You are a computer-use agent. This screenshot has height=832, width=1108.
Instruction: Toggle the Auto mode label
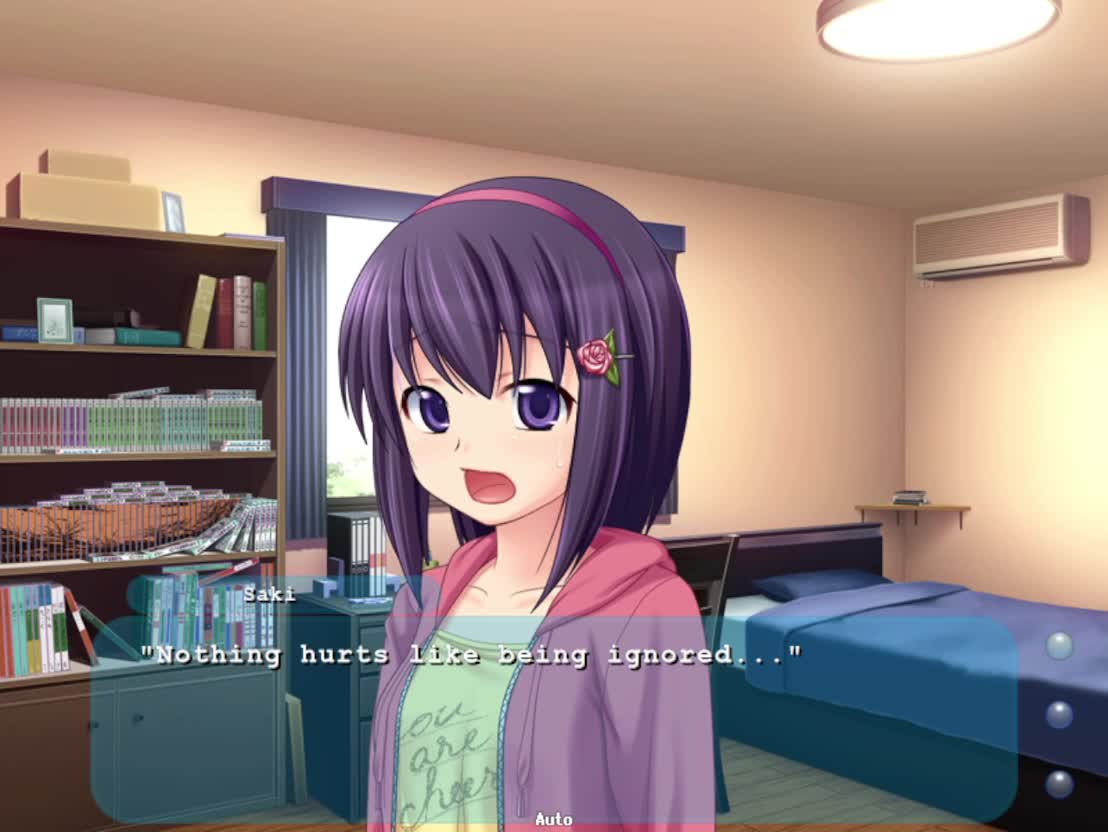[553, 819]
